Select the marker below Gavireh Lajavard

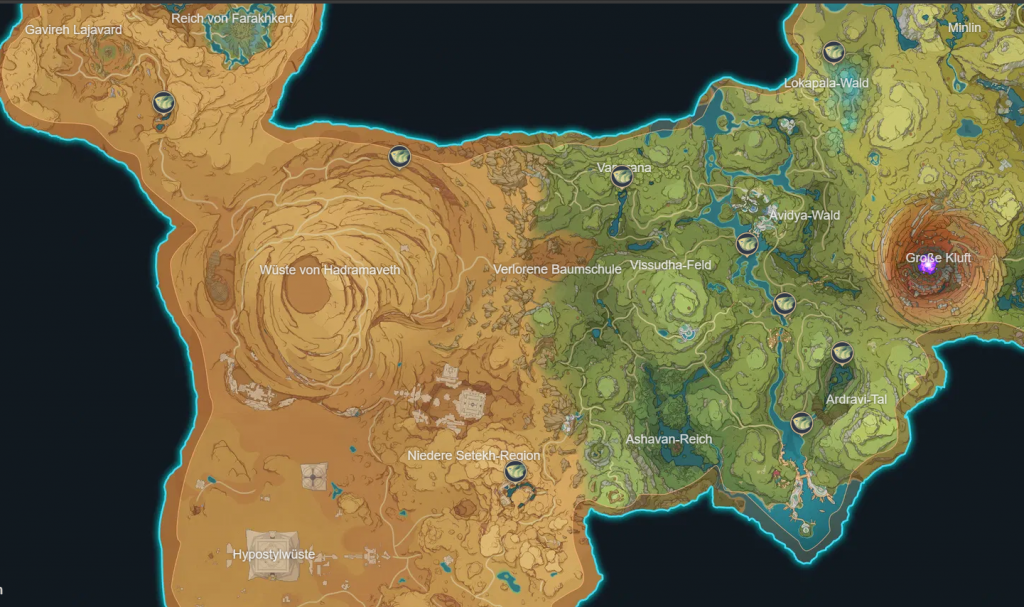(x=164, y=102)
